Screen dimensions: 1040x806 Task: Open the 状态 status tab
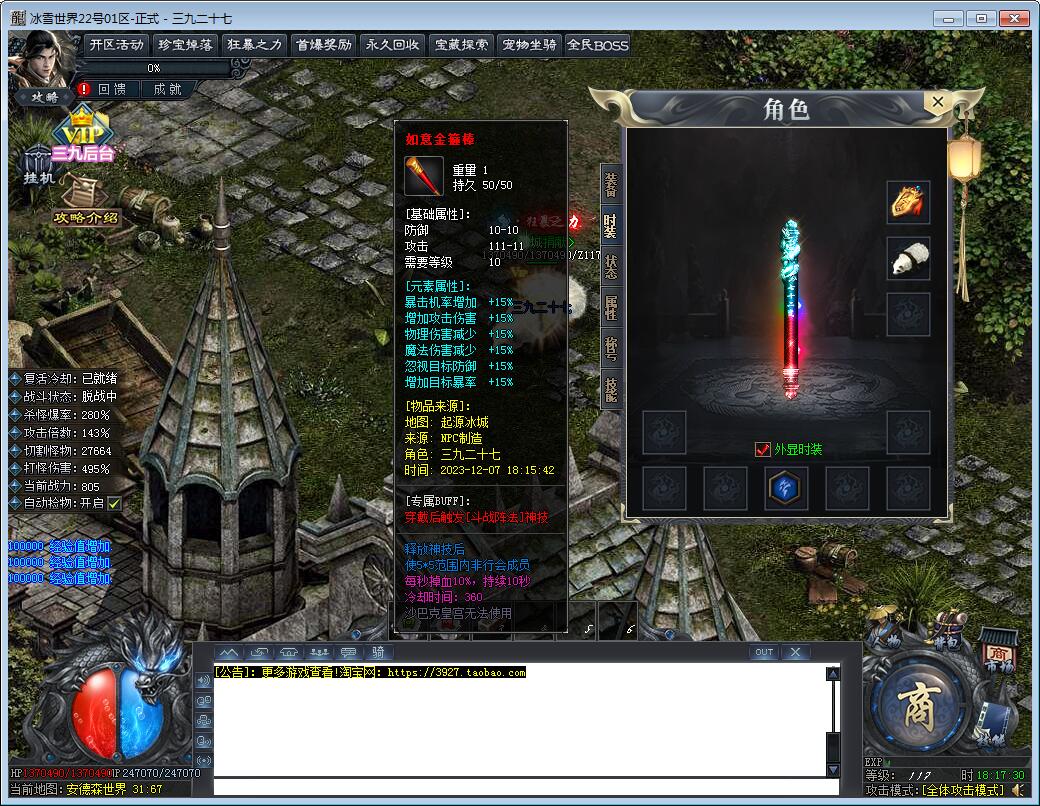(610, 266)
